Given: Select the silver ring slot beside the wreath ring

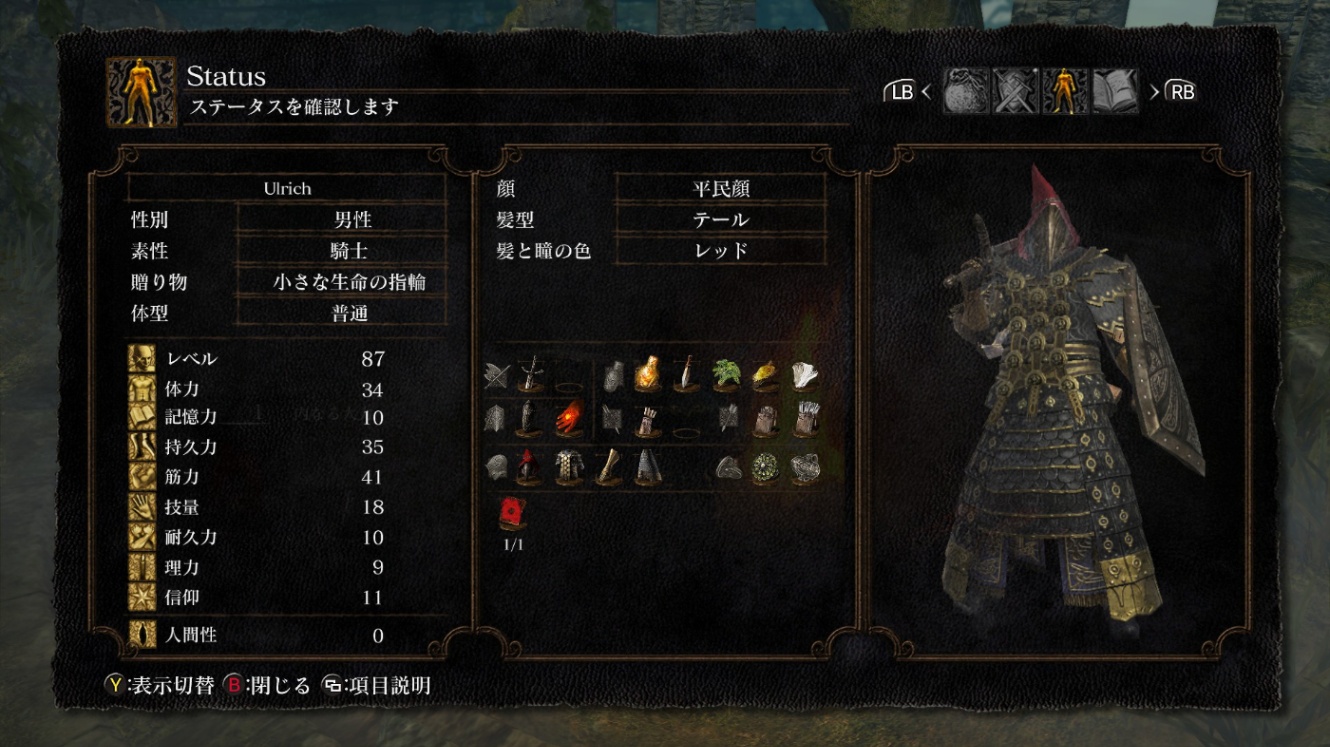Looking at the screenshot, I should 806,467.
